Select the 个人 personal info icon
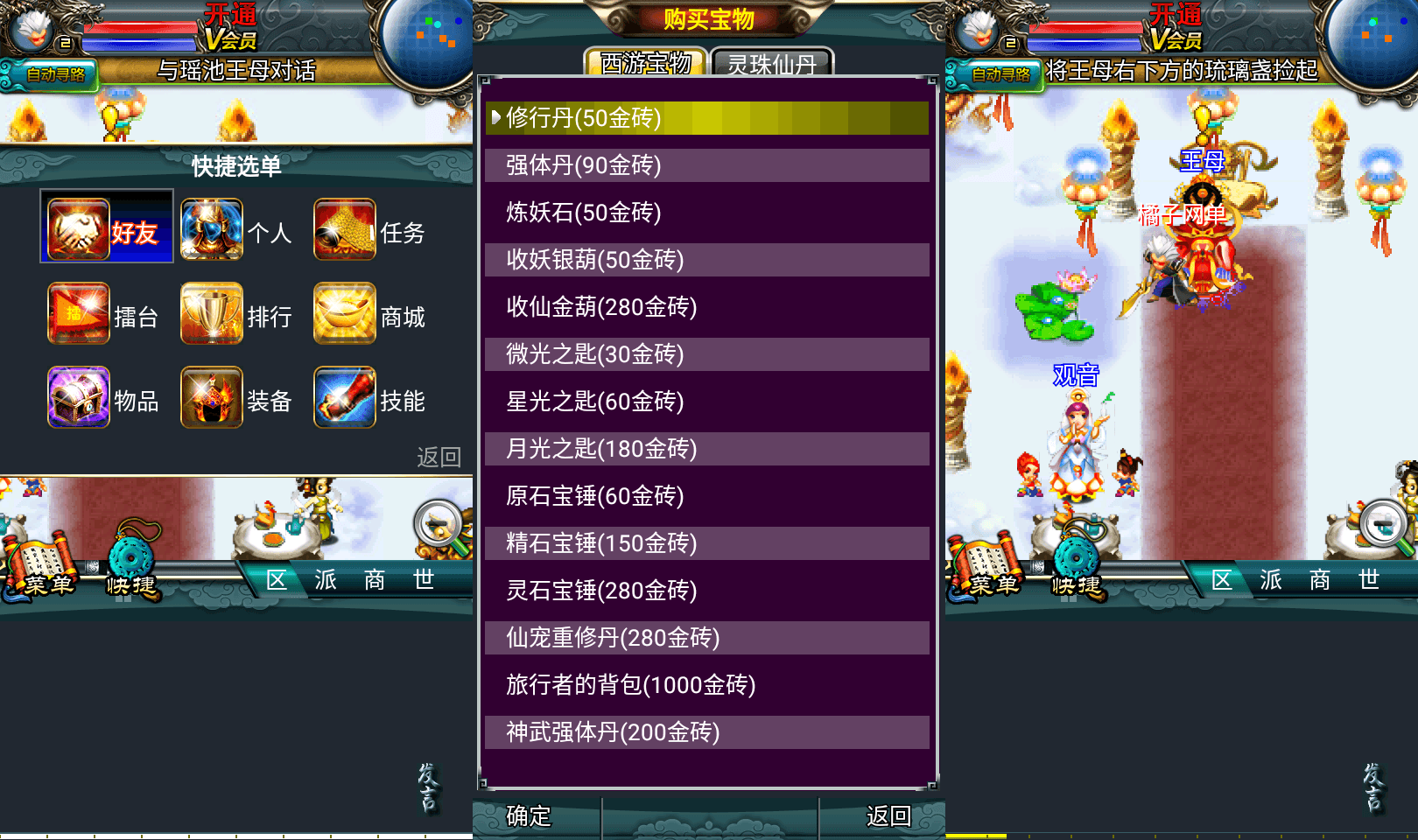The height and width of the screenshot is (840, 1418). (212, 228)
